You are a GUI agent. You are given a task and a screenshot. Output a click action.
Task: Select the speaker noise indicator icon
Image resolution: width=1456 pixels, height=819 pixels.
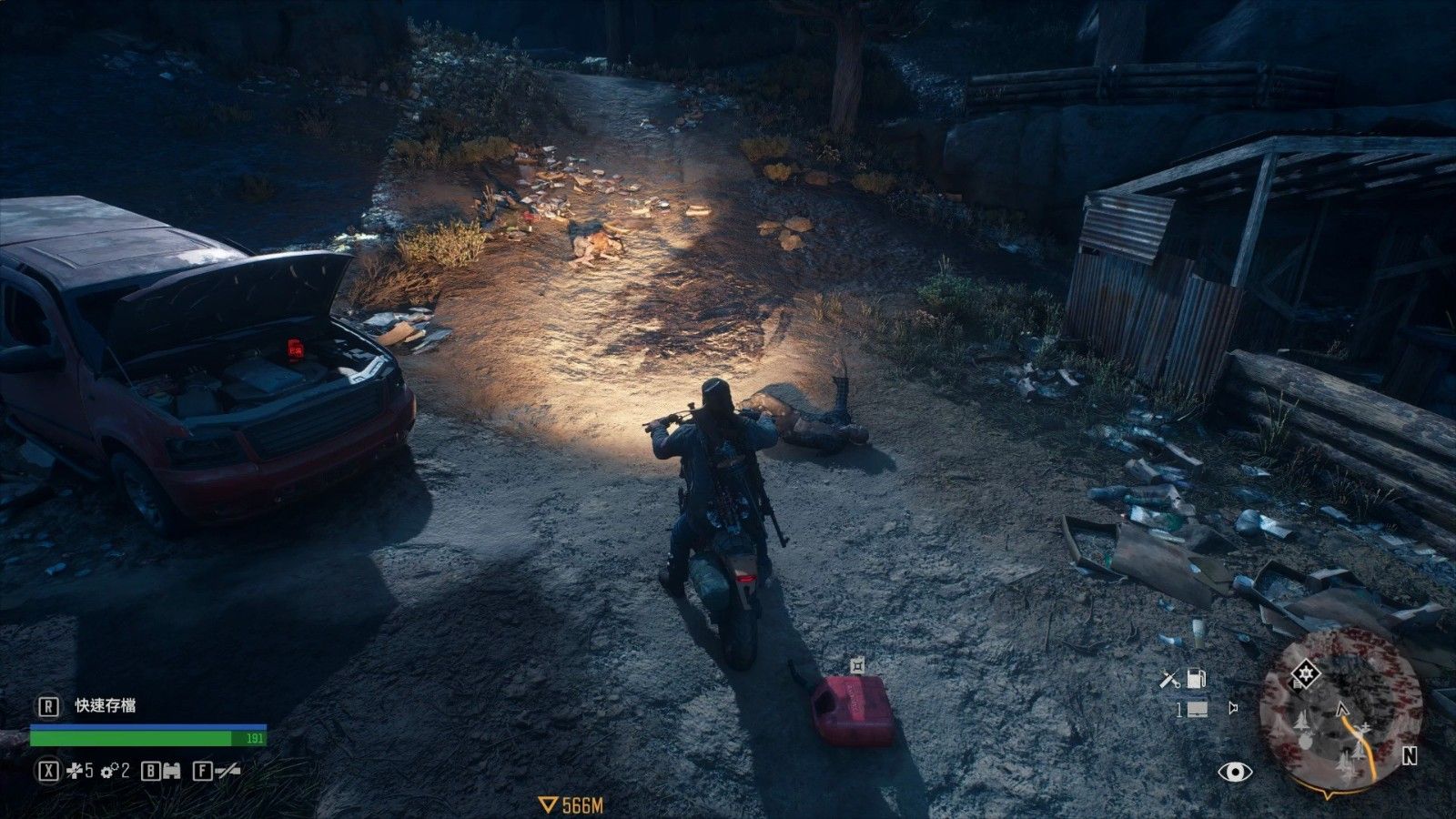coord(1233,707)
